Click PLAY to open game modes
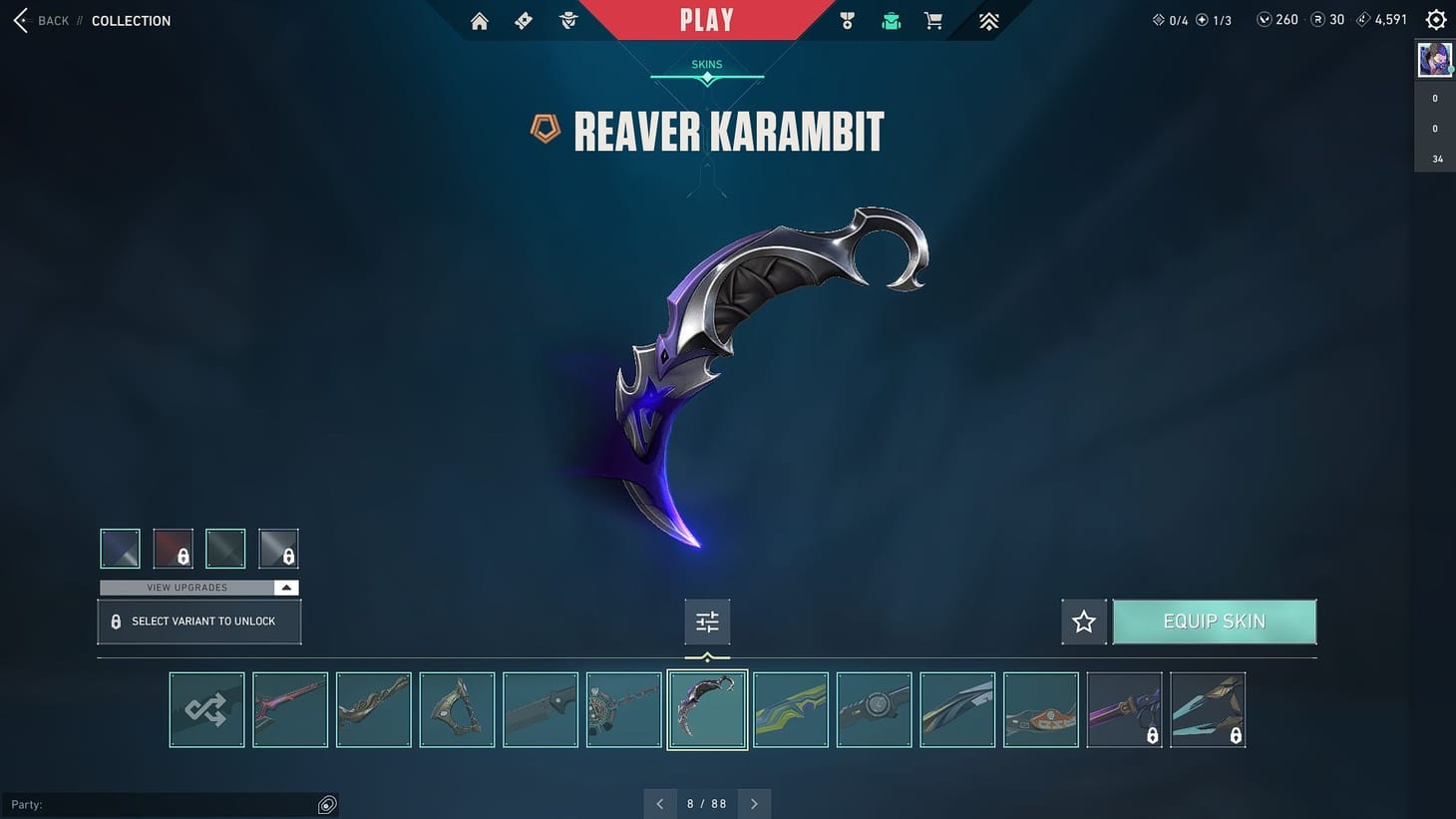The width and height of the screenshot is (1456, 819). click(707, 20)
